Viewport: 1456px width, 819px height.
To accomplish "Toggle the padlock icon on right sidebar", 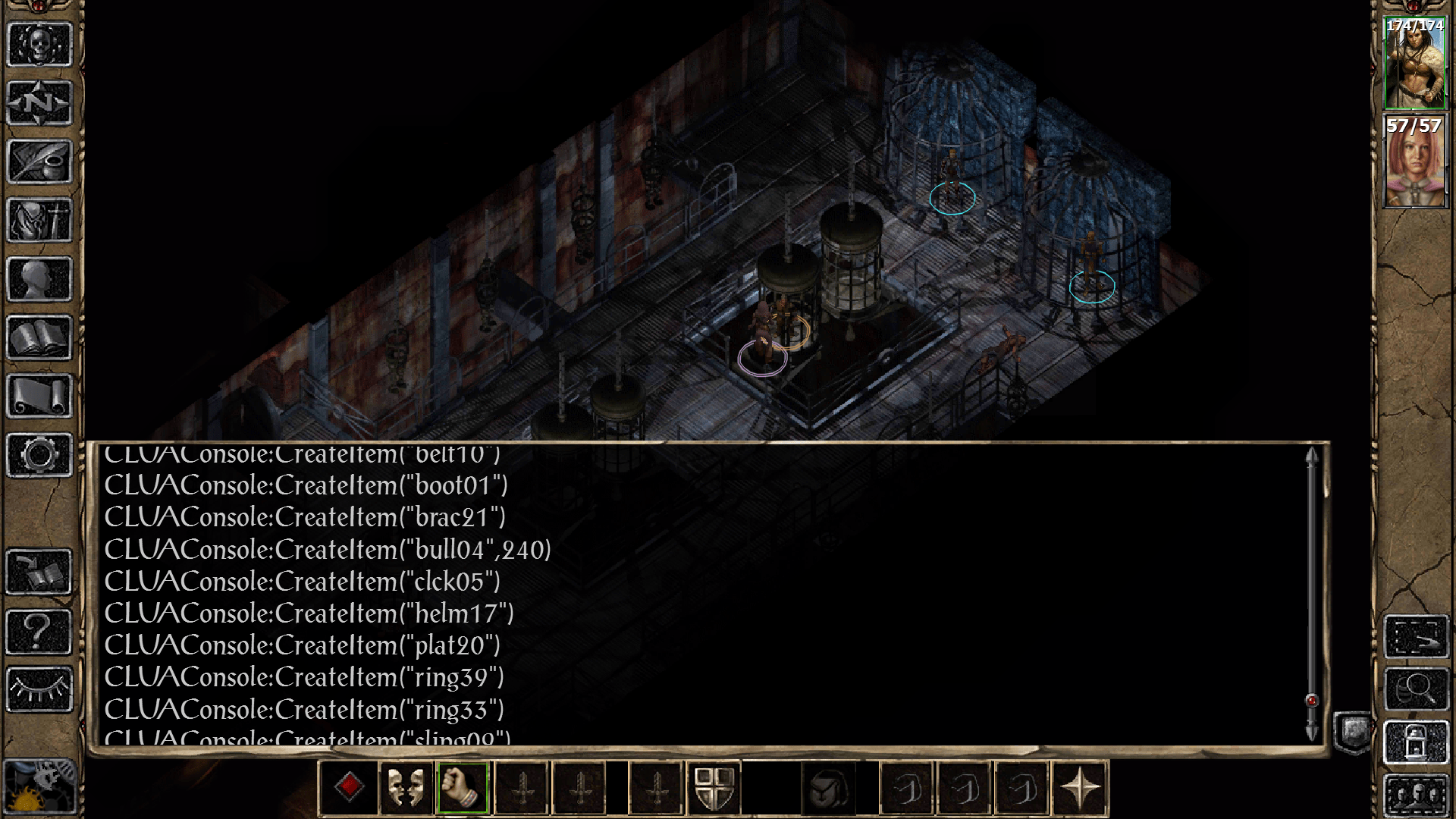I will click(1416, 742).
